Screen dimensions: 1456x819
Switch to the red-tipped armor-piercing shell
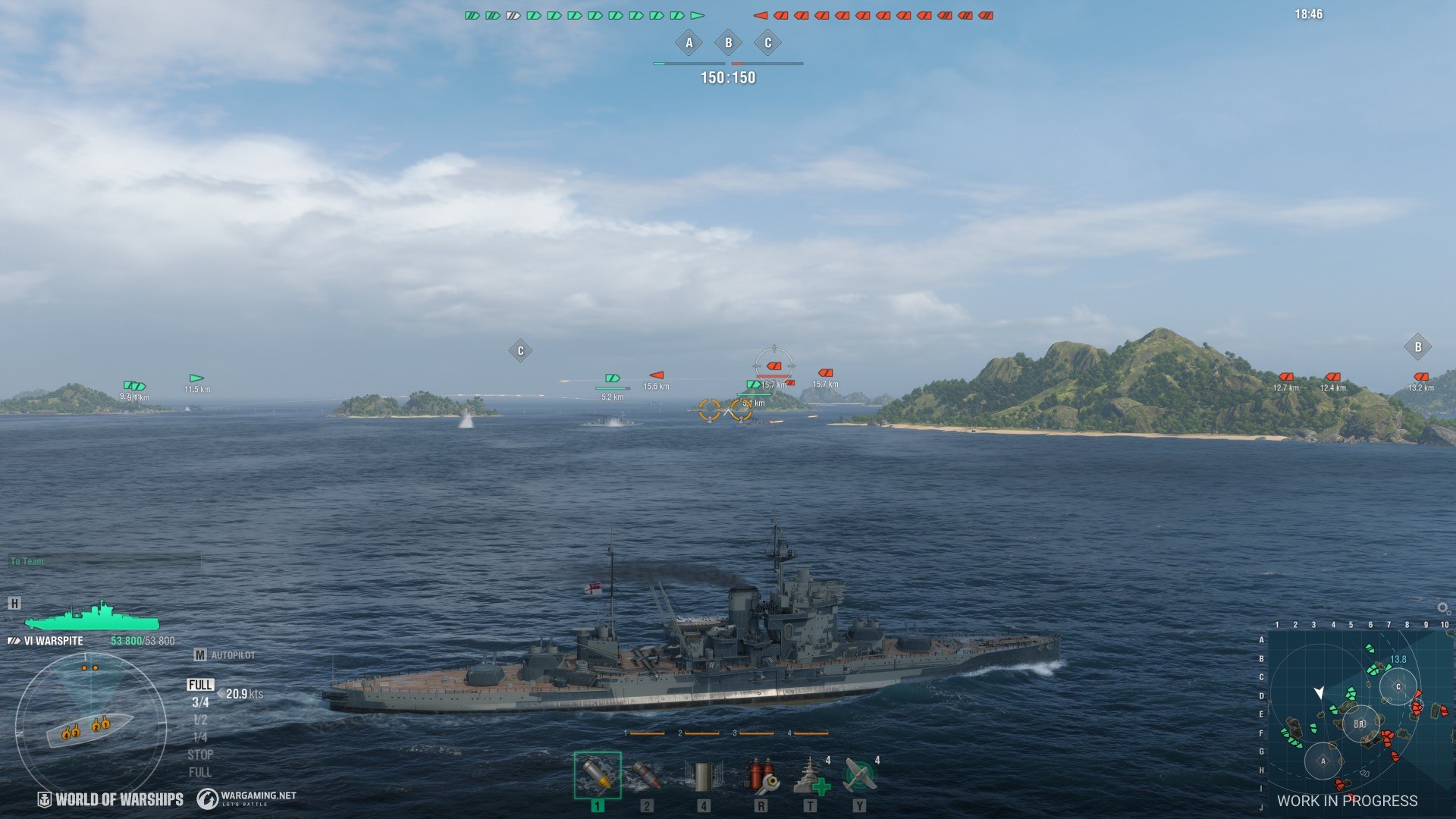coord(646,775)
